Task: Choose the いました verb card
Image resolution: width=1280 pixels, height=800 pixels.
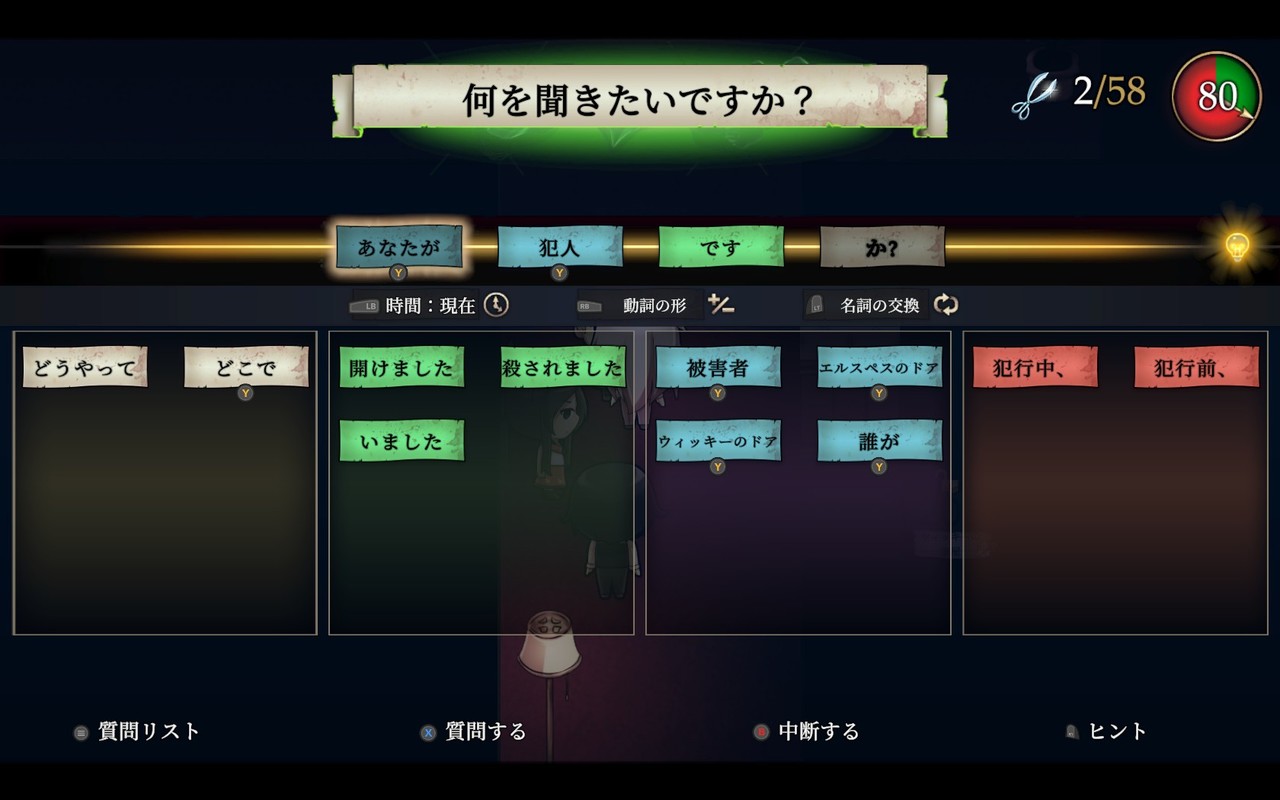Action: click(x=401, y=441)
